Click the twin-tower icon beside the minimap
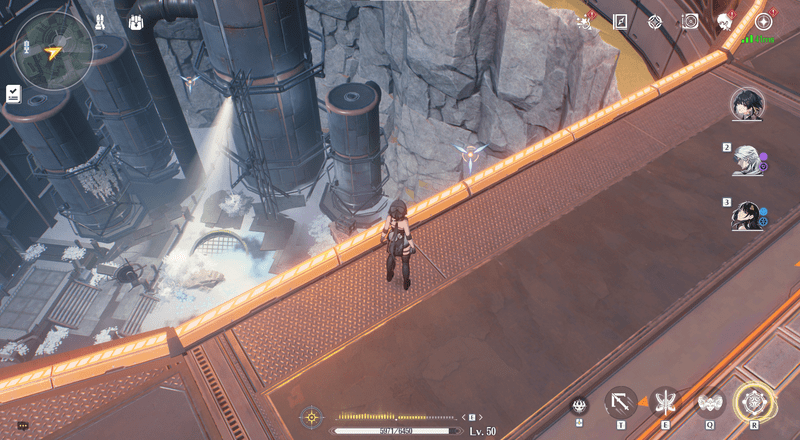The image size is (800, 440). 100,21
